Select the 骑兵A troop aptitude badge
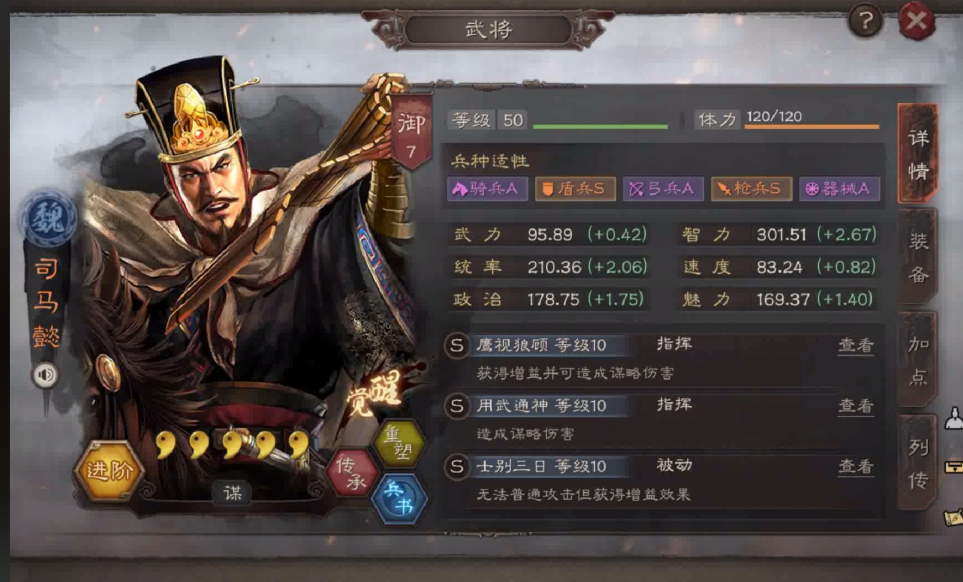This screenshot has height=582, width=963. 487,188
